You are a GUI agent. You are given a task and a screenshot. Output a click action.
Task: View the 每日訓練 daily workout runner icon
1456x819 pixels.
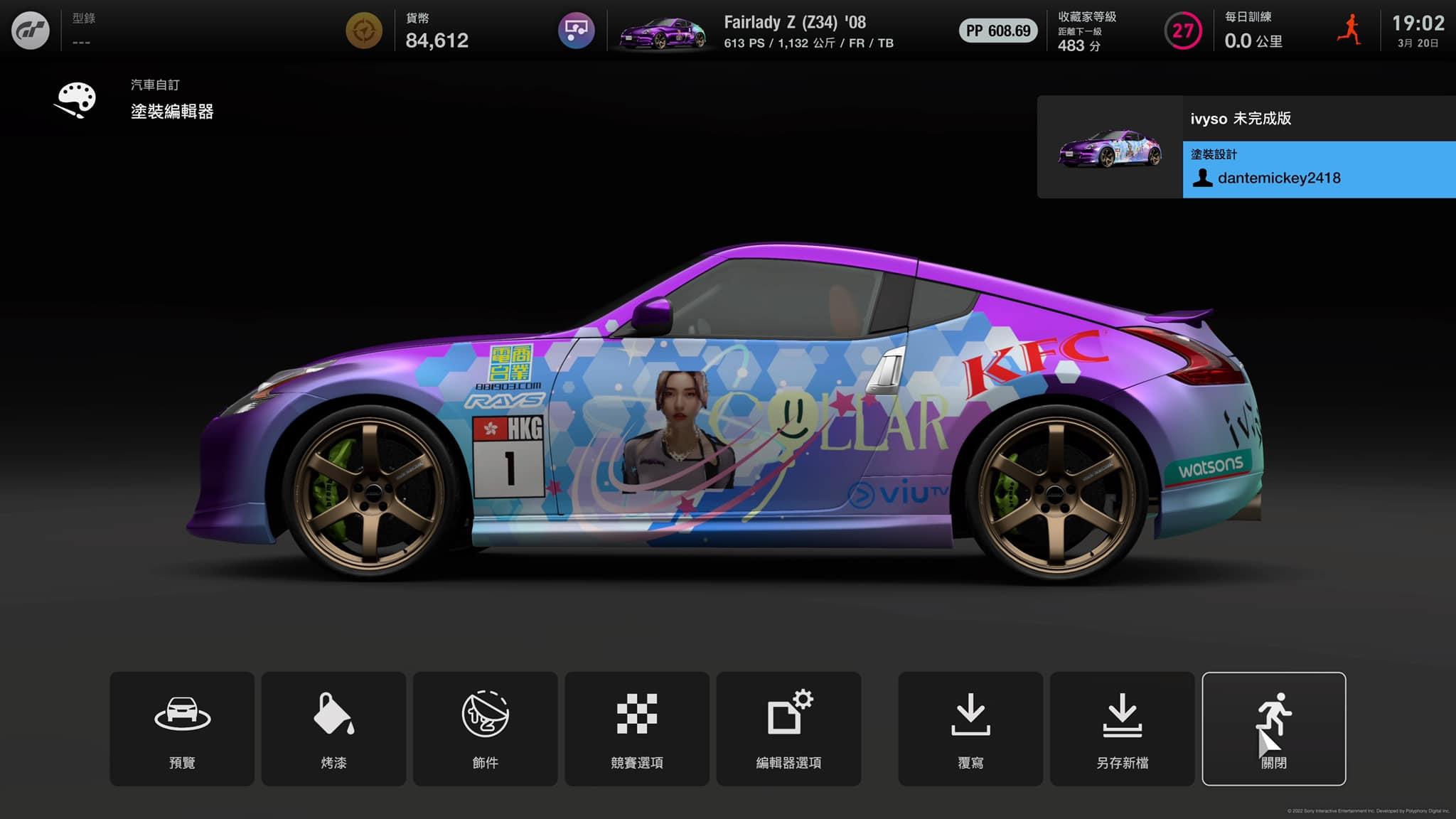point(1349,31)
